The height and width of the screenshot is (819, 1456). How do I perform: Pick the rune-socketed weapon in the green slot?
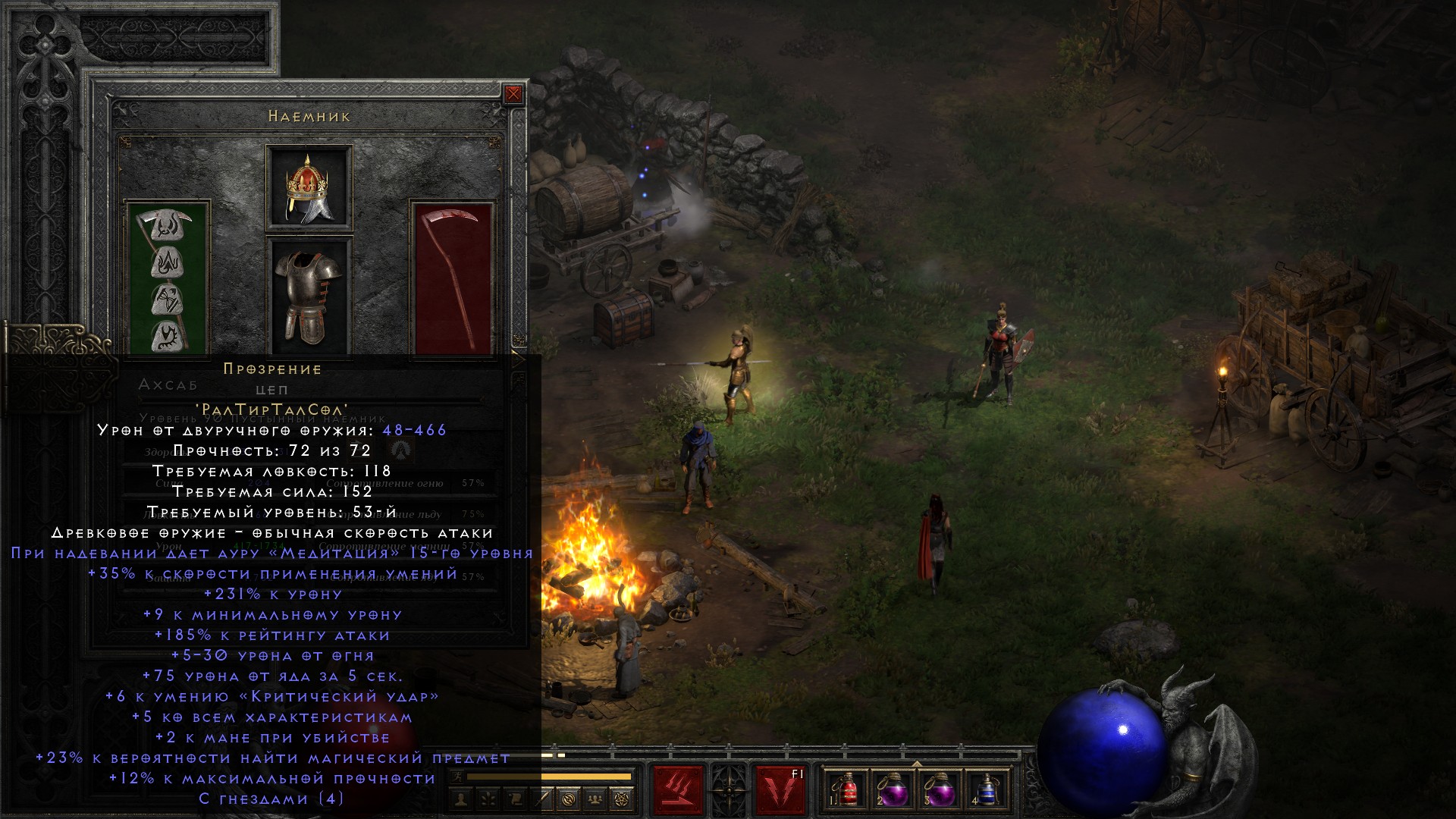point(167,278)
